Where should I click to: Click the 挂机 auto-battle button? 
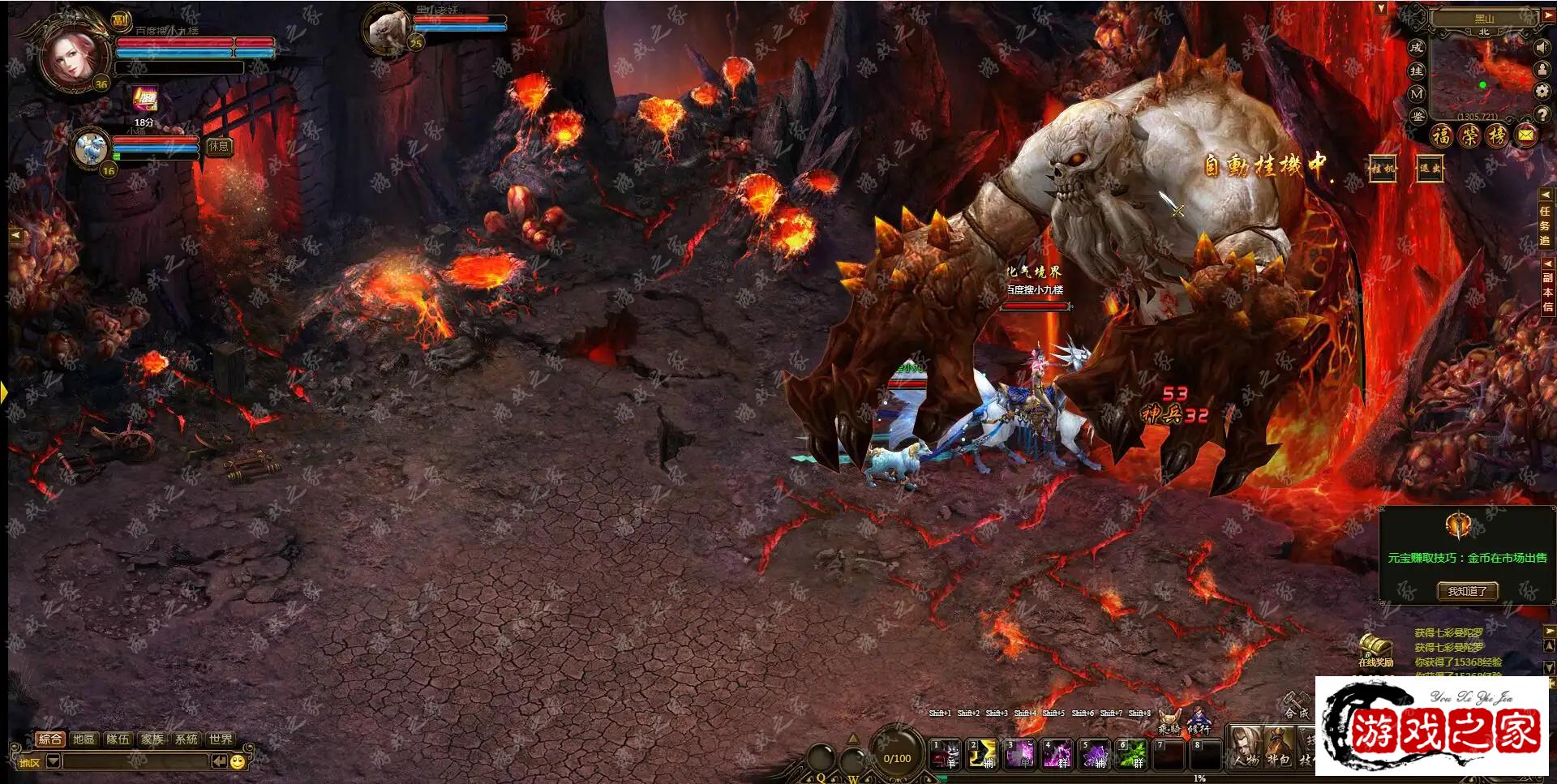click(1383, 169)
